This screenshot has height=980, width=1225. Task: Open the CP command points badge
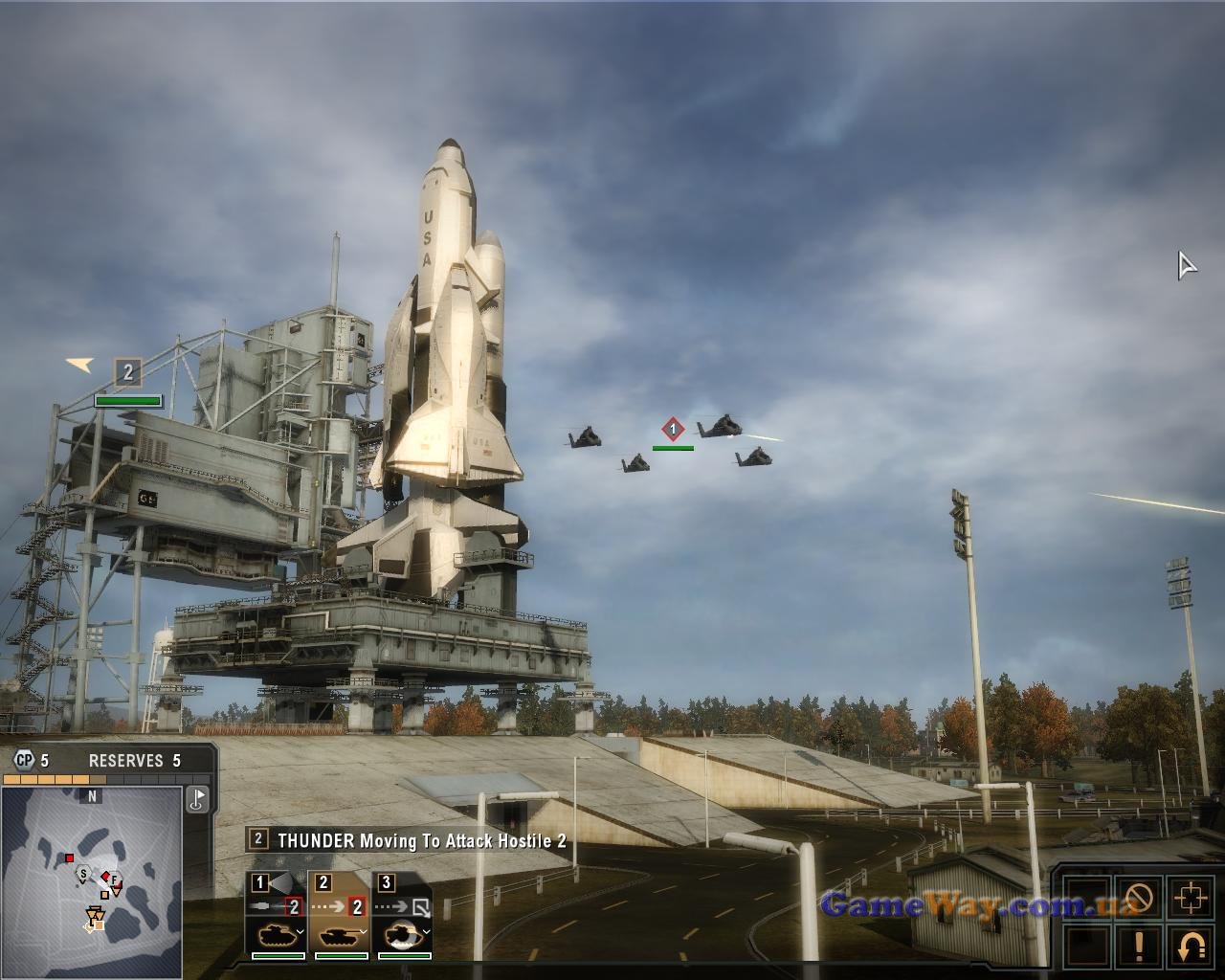coord(23,761)
